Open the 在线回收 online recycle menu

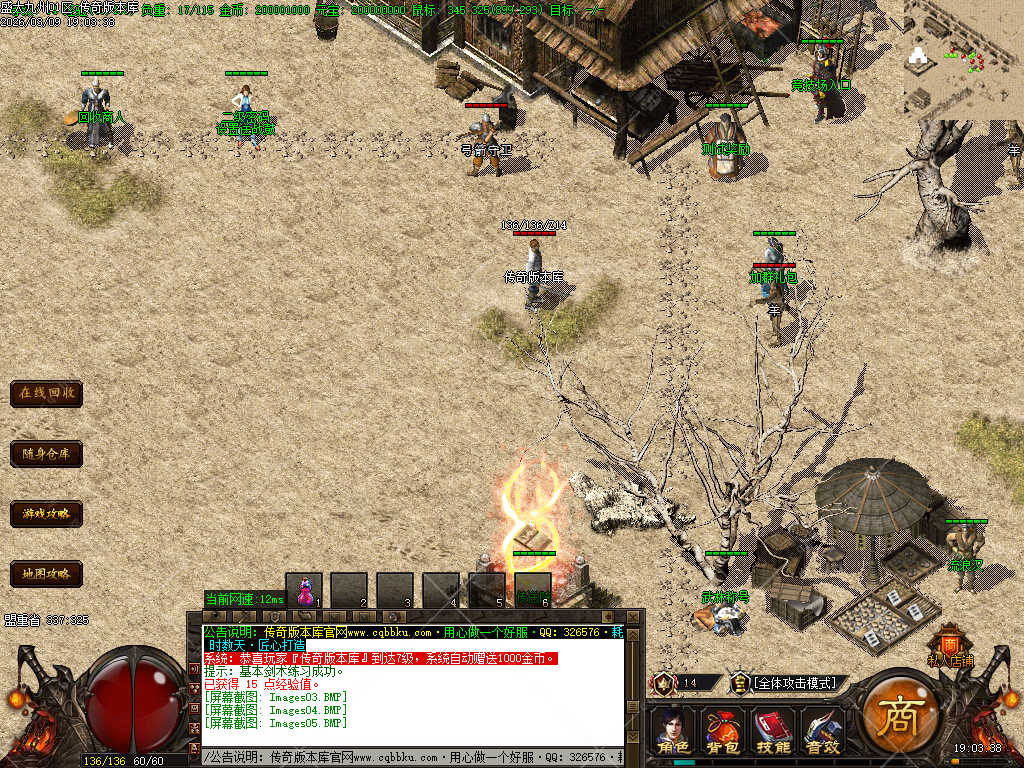point(46,393)
